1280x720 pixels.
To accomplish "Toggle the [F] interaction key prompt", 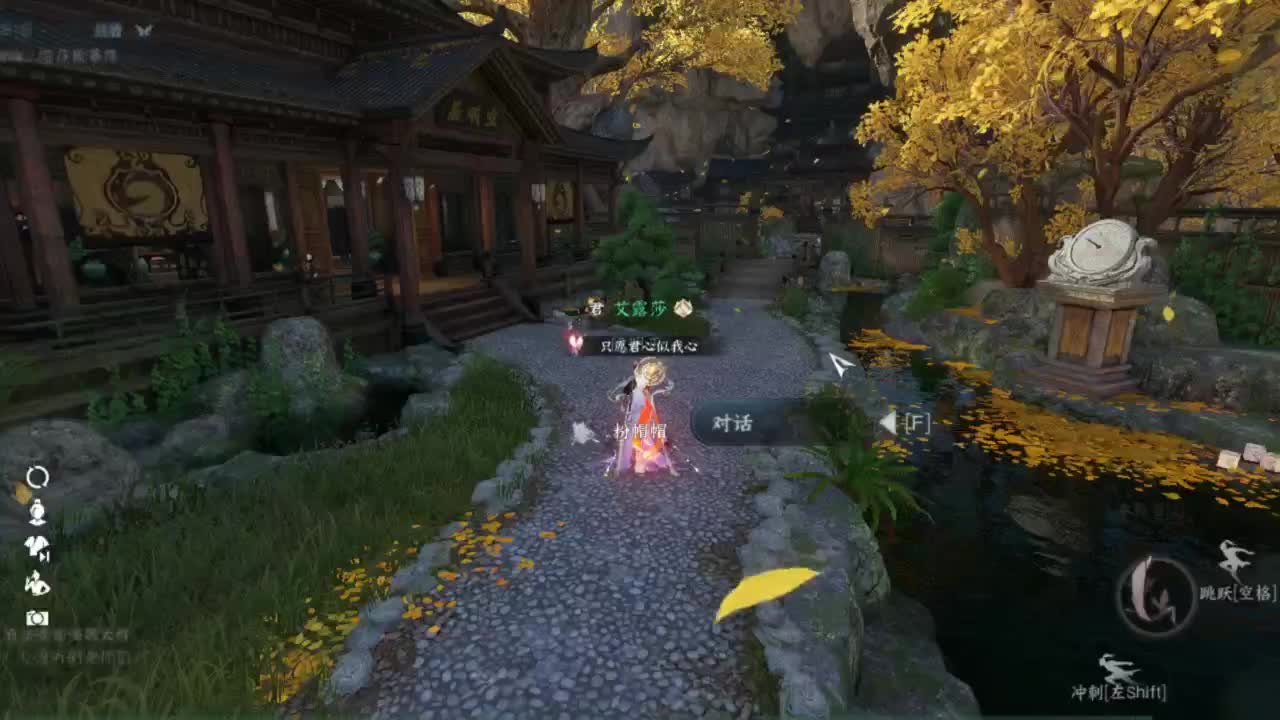I will (917, 423).
